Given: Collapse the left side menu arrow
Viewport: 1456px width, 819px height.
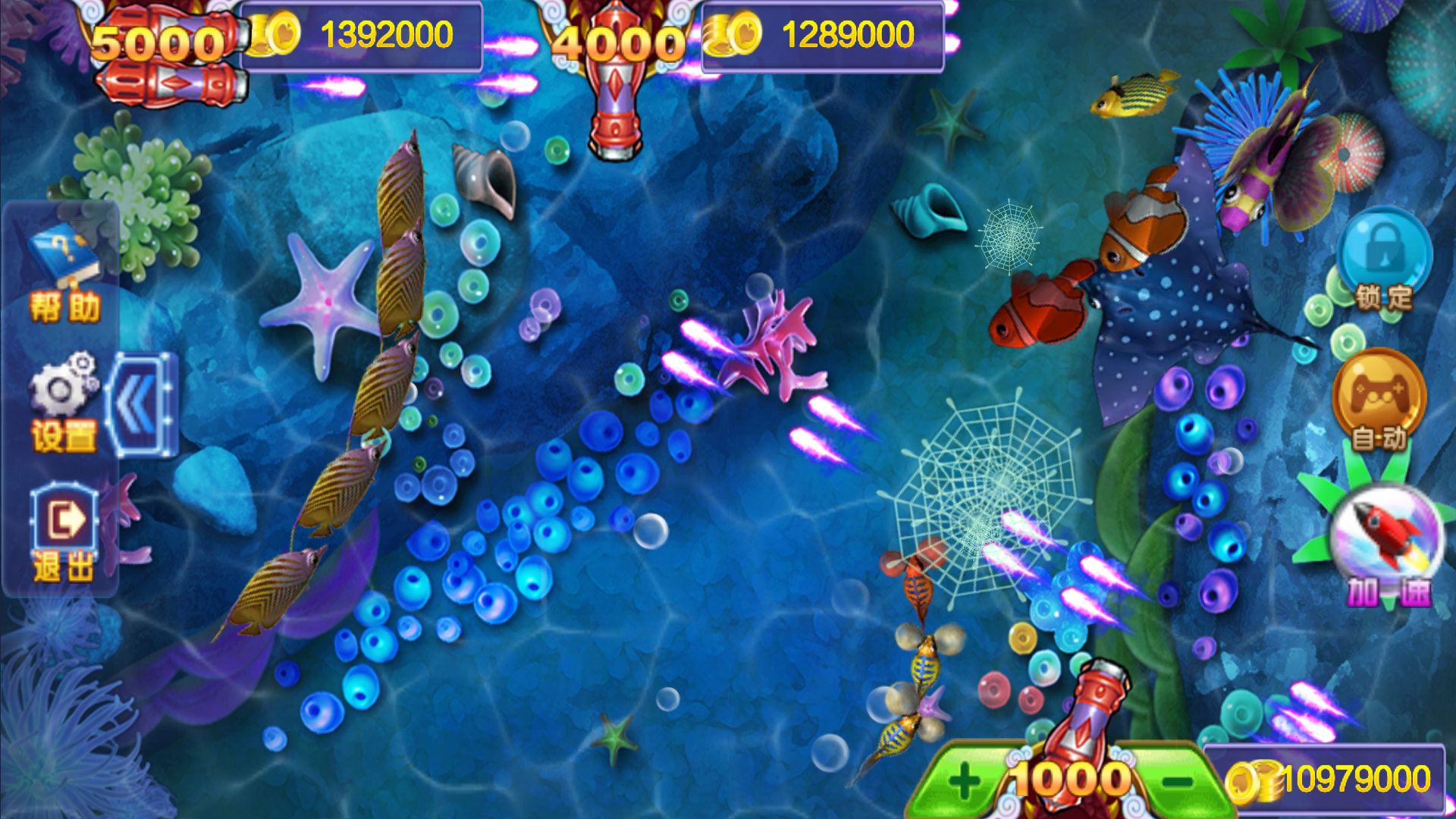Looking at the screenshot, I should pyautogui.click(x=142, y=404).
